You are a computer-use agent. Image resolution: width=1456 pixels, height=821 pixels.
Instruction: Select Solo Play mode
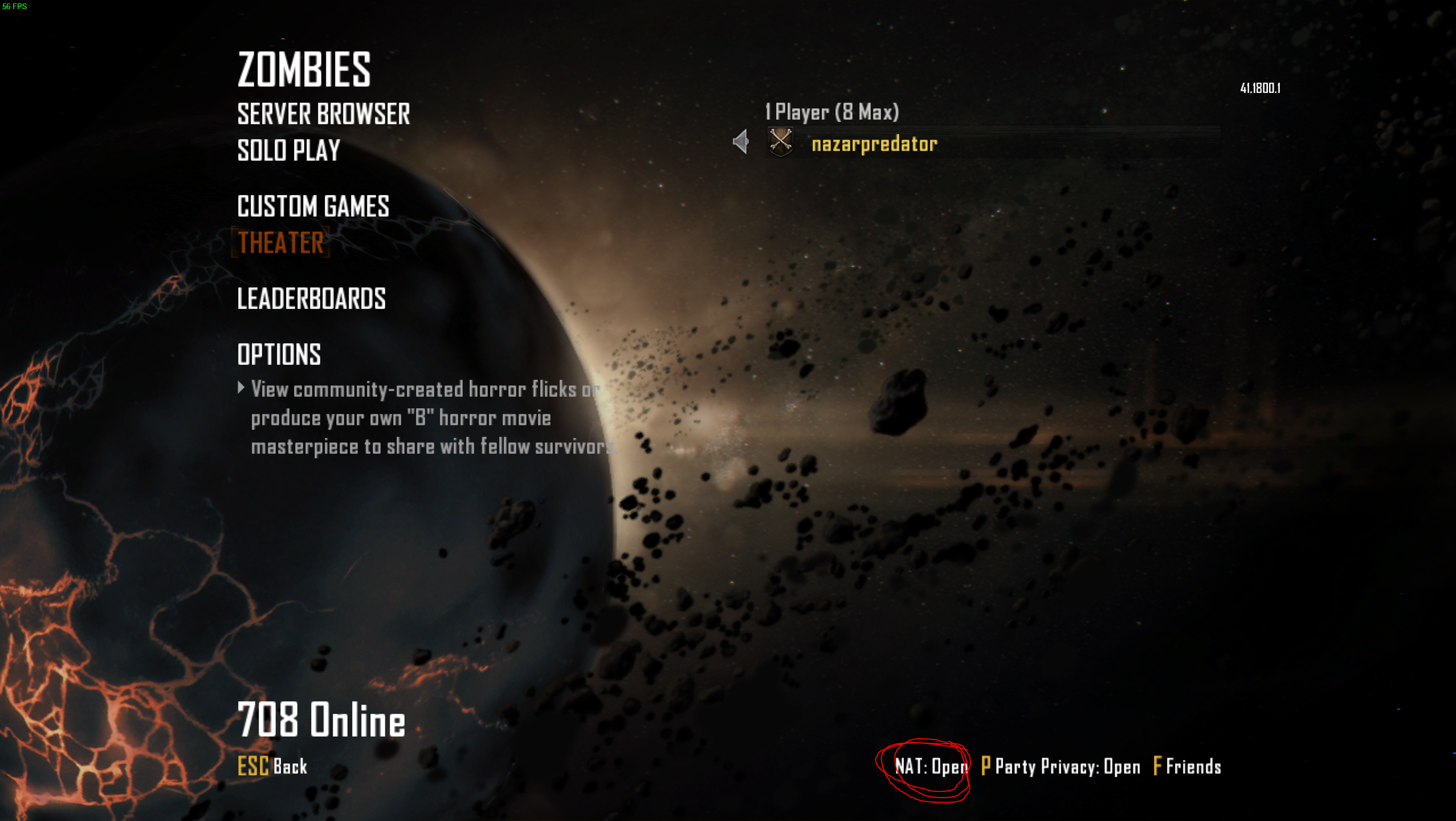pos(288,151)
